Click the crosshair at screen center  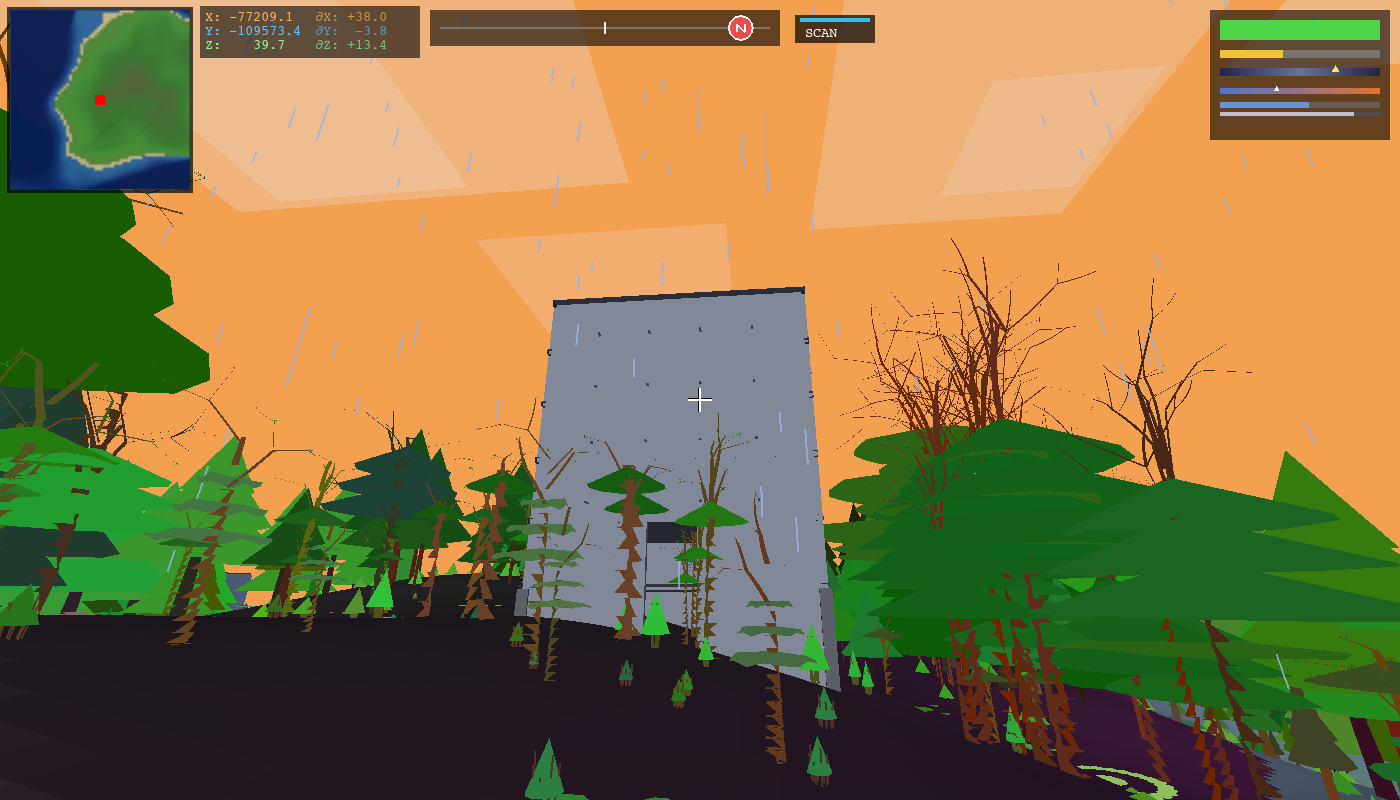tap(700, 400)
